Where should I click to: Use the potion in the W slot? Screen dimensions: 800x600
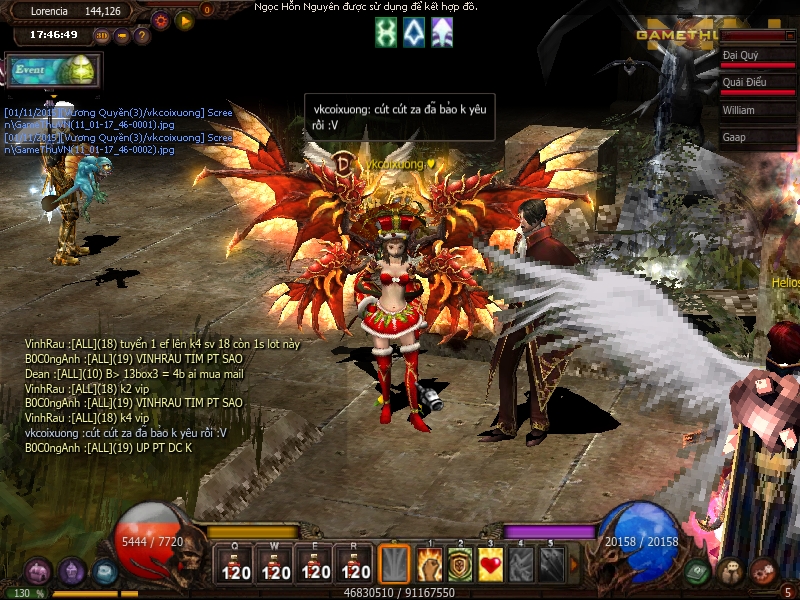click(276, 566)
